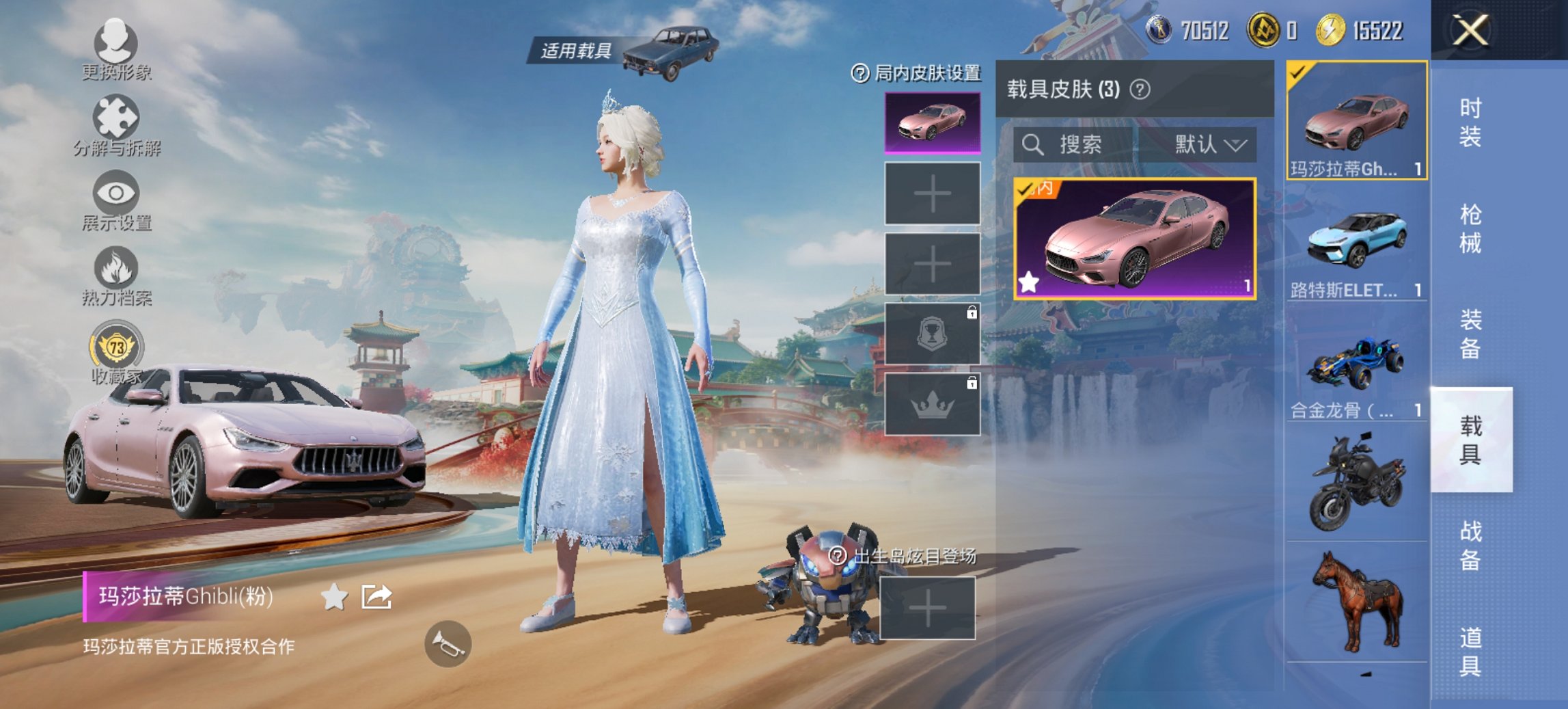The width and height of the screenshot is (1568, 709).
Task: Switch to the 时装 tab
Action: pyautogui.click(x=1470, y=120)
